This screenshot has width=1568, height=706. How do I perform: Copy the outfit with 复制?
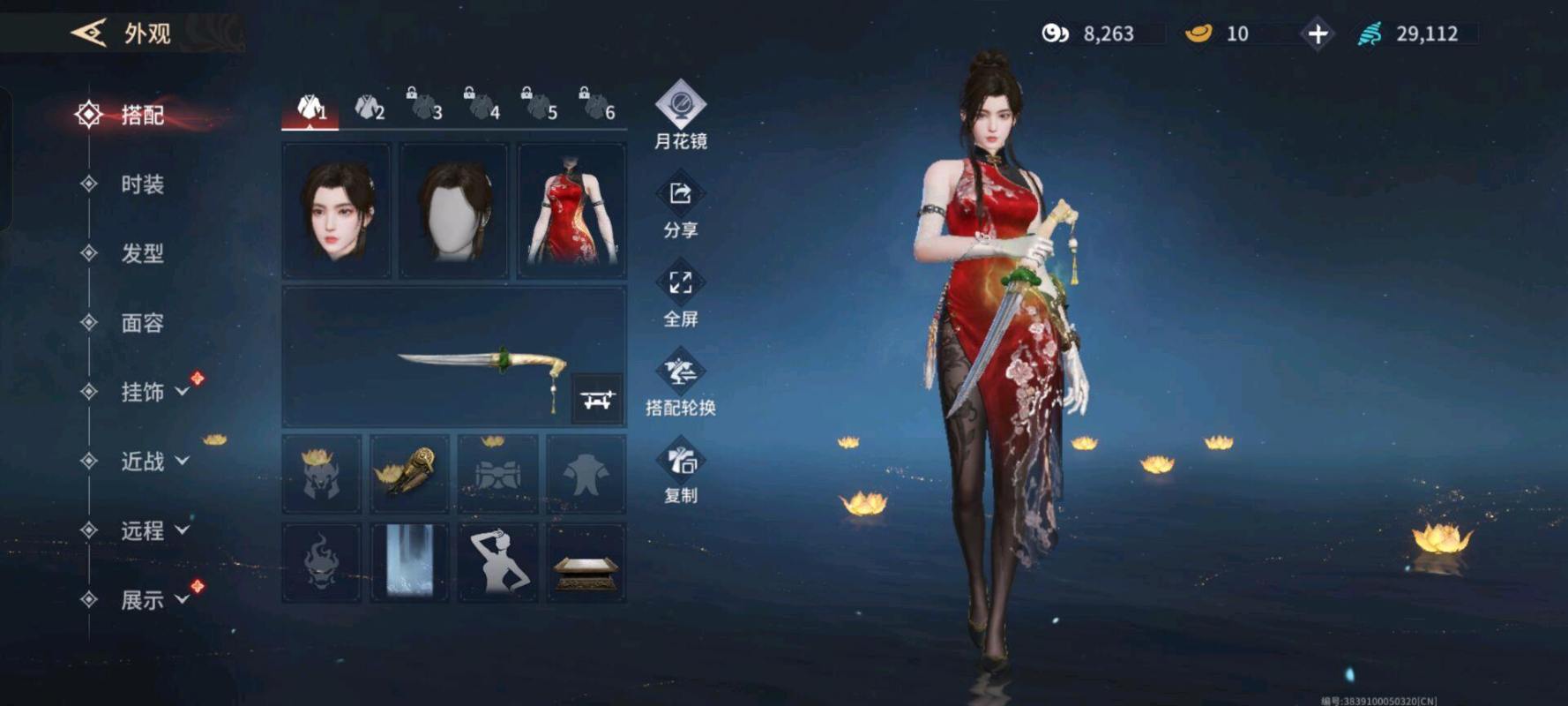680,472
